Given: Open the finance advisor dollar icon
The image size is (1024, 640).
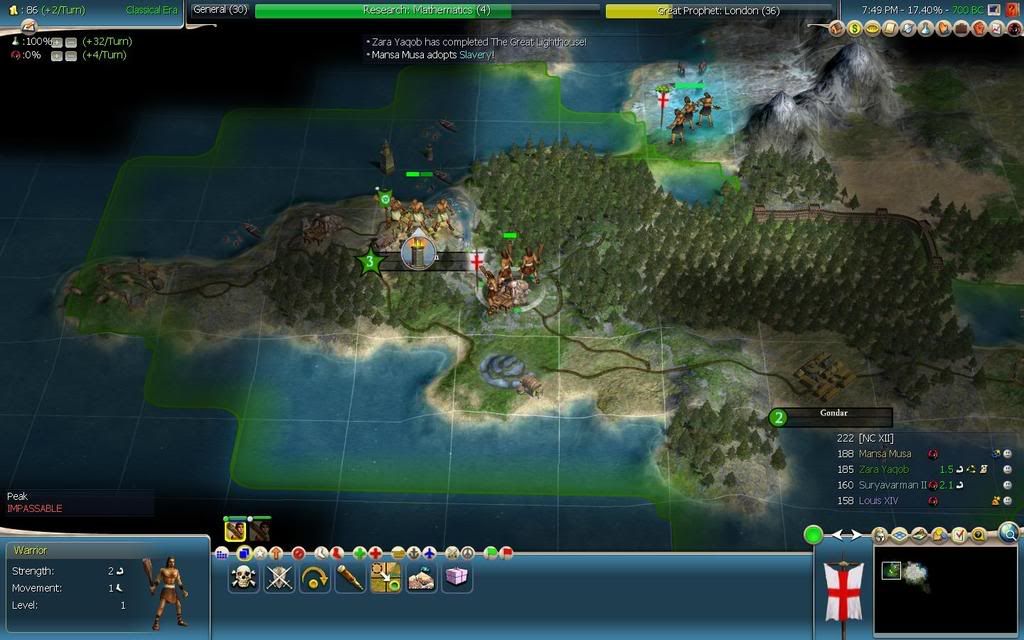Looking at the screenshot, I should (855, 29).
